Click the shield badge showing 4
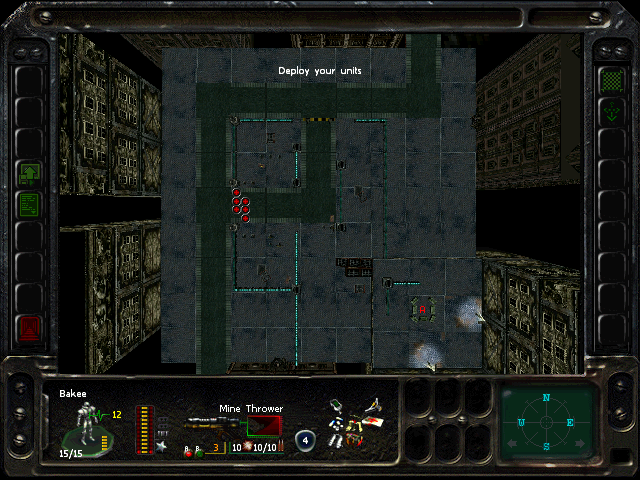Image resolution: width=640 pixels, height=480 pixels. click(x=306, y=440)
